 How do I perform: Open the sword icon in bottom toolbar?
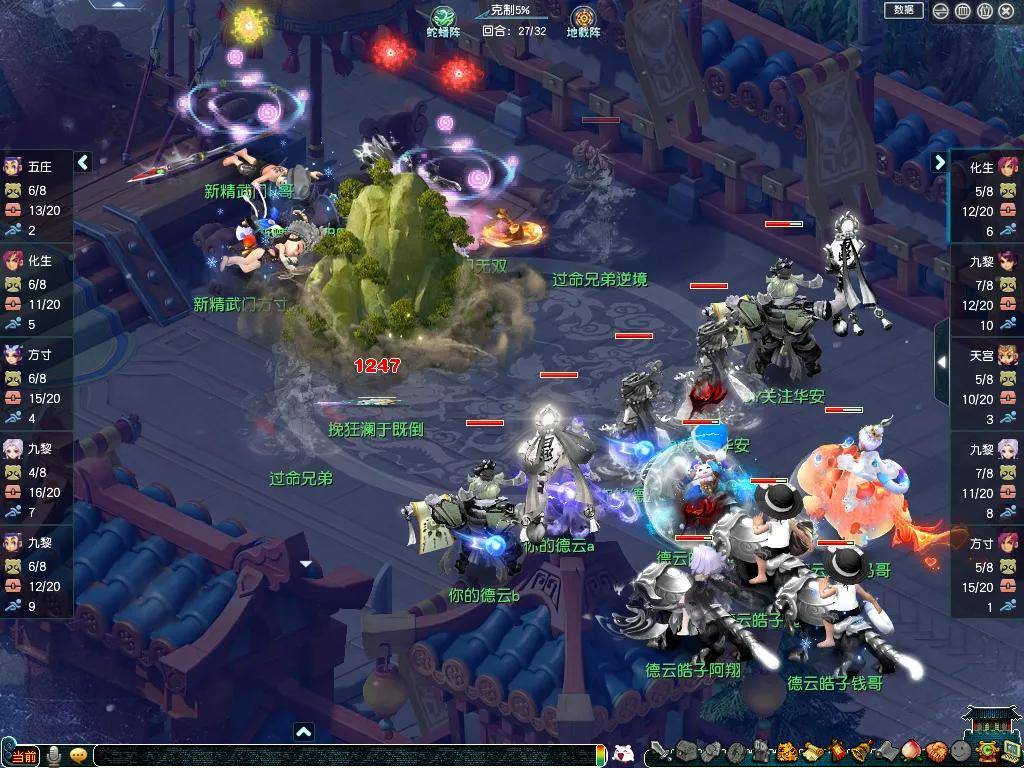click(660, 752)
